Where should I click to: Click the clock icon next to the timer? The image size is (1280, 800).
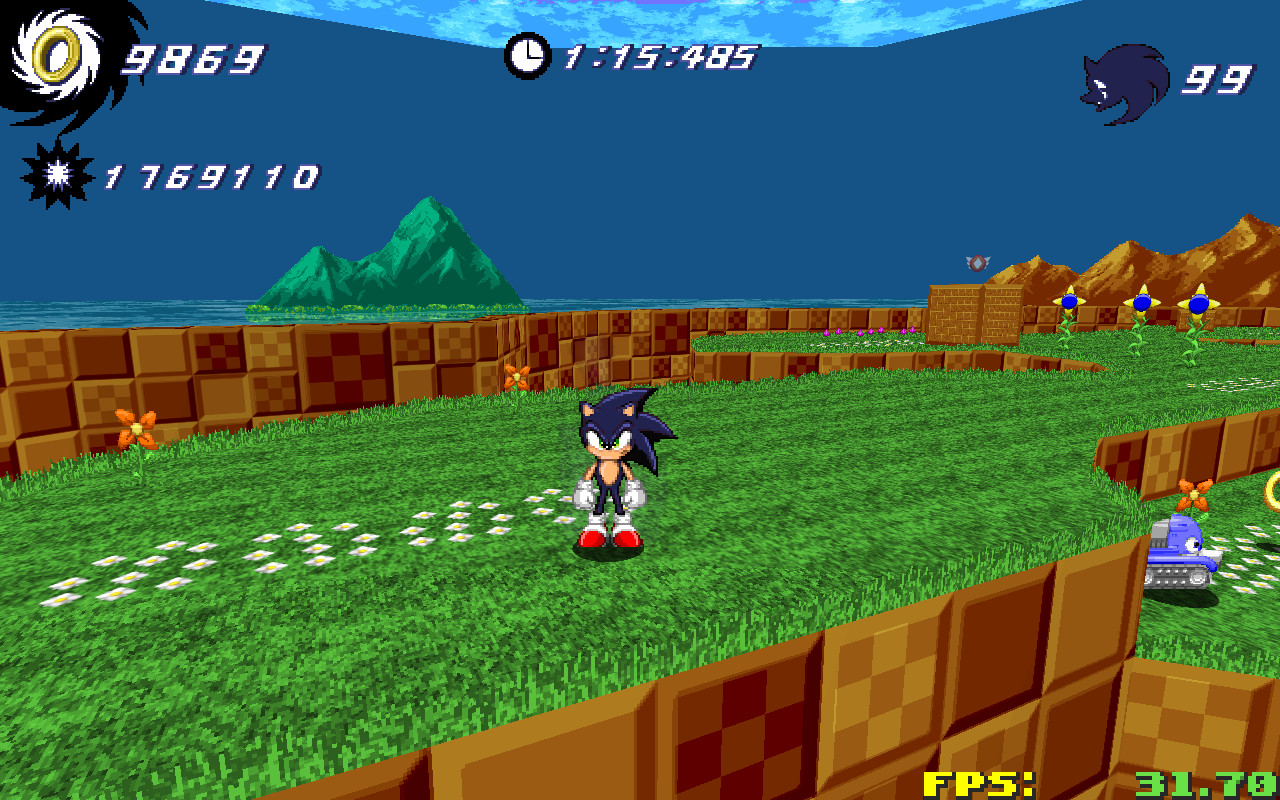[527, 55]
